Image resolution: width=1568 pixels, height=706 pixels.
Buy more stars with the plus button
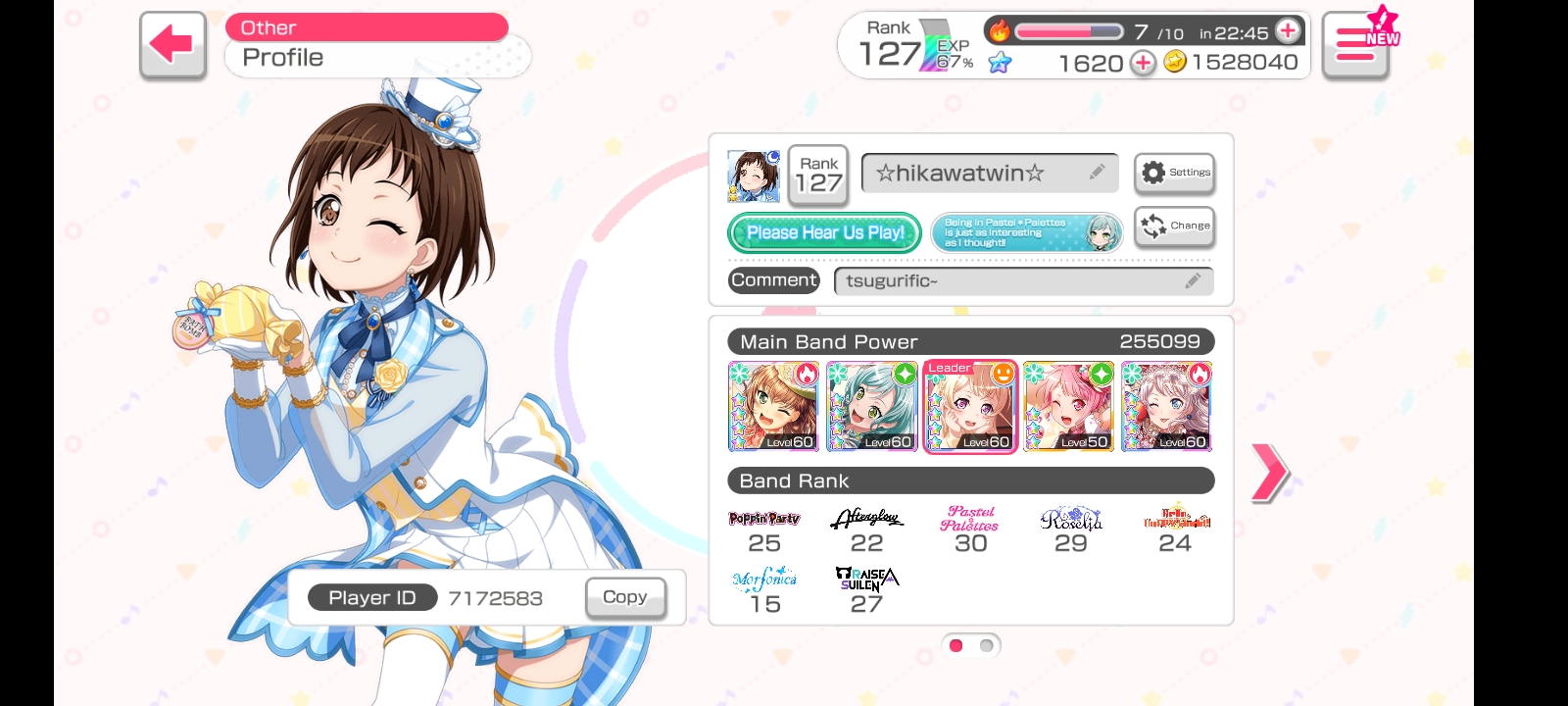(1143, 63)
